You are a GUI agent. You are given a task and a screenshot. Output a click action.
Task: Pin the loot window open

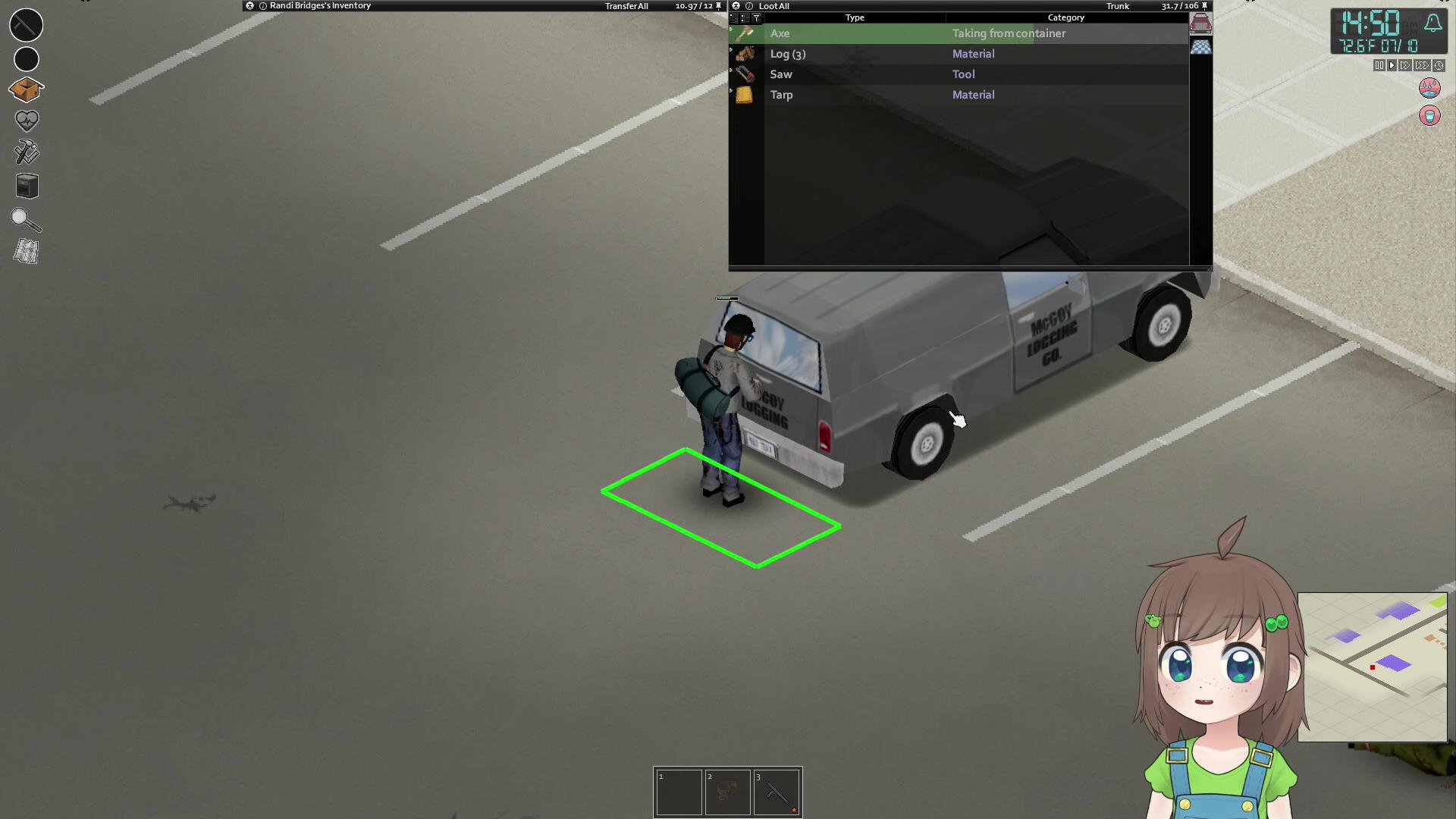[x=1205, y=5]
